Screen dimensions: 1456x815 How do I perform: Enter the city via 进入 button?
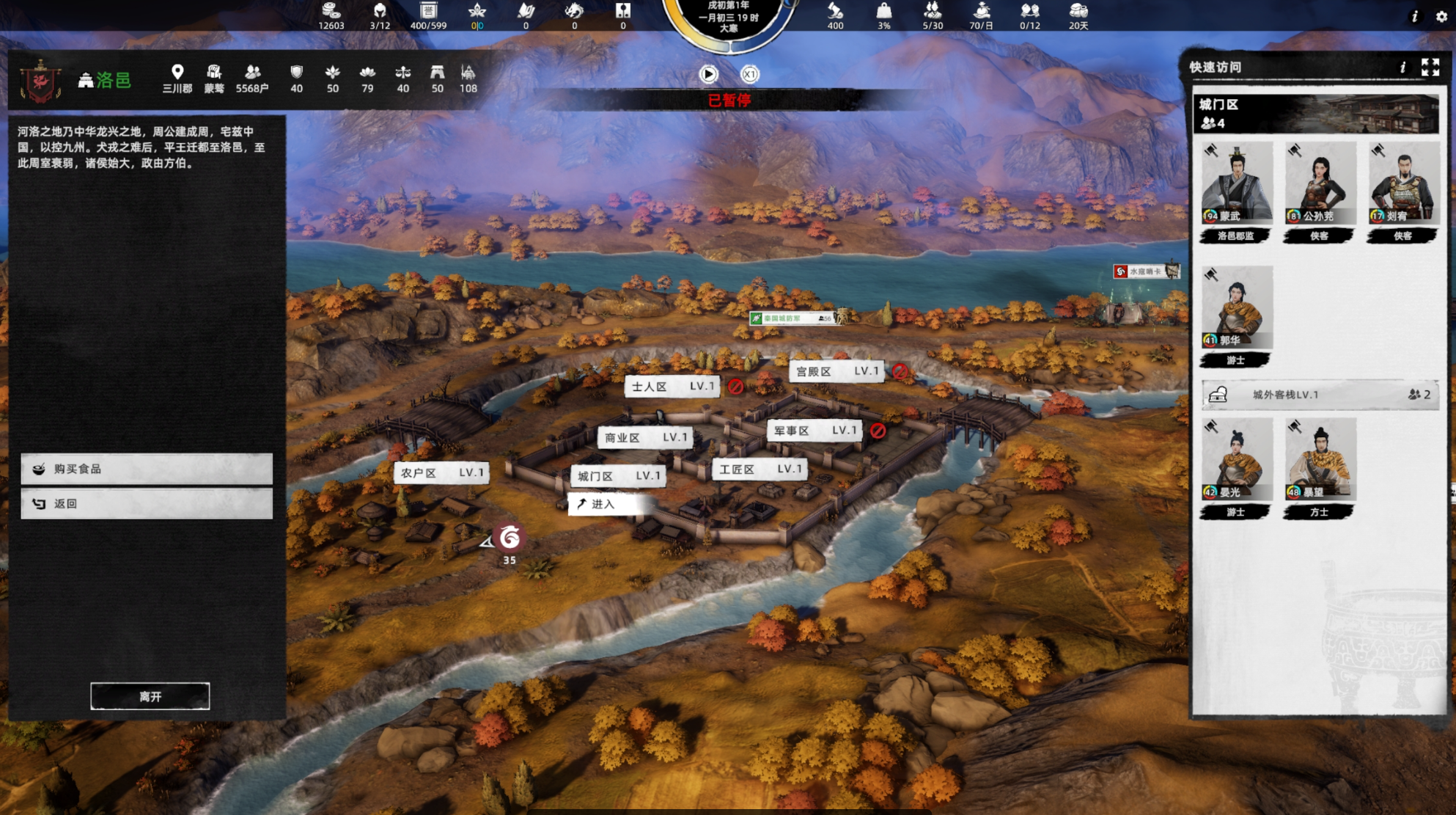608,504
